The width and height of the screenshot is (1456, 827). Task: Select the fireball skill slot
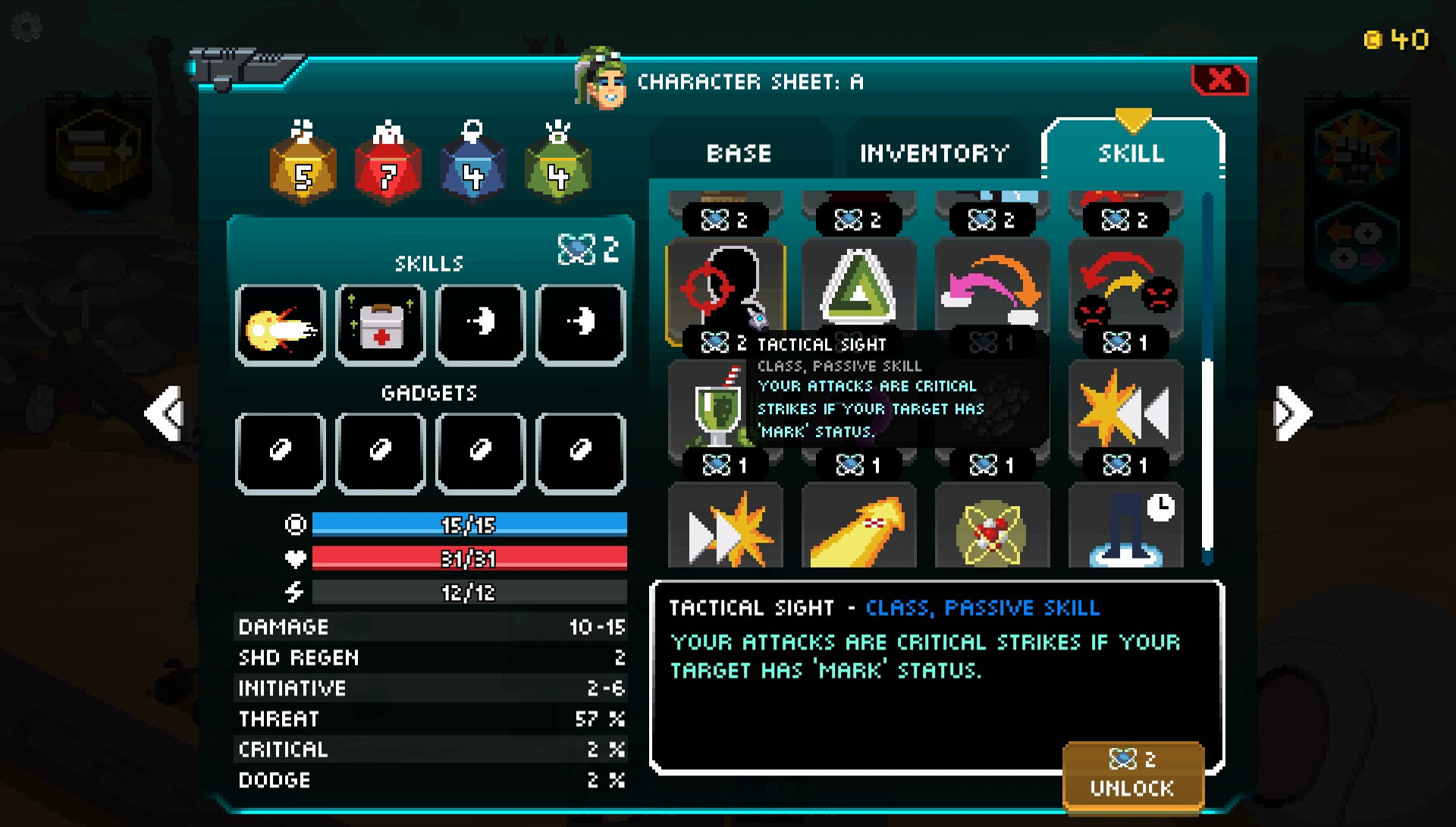281,325
